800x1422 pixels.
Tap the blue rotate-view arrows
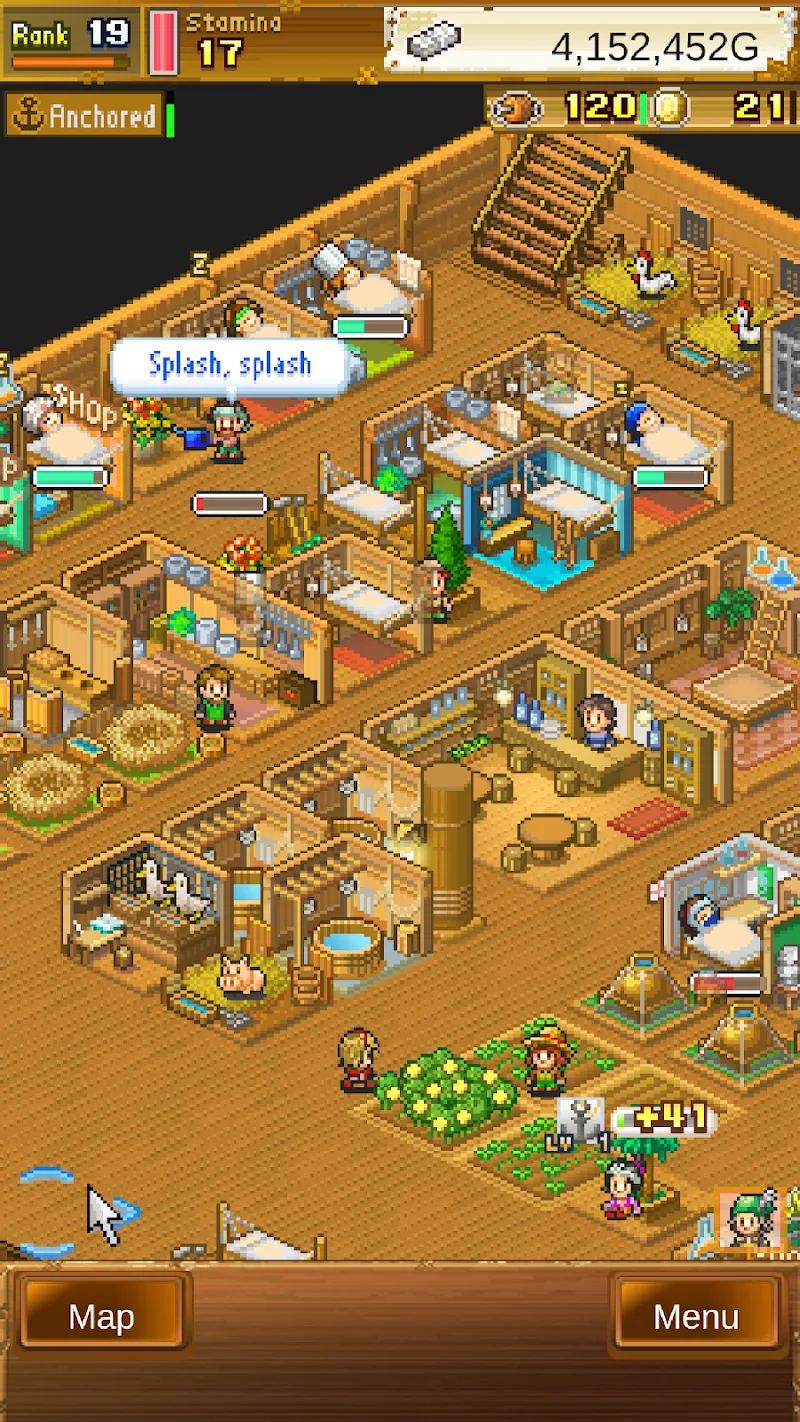[48, 1212]
